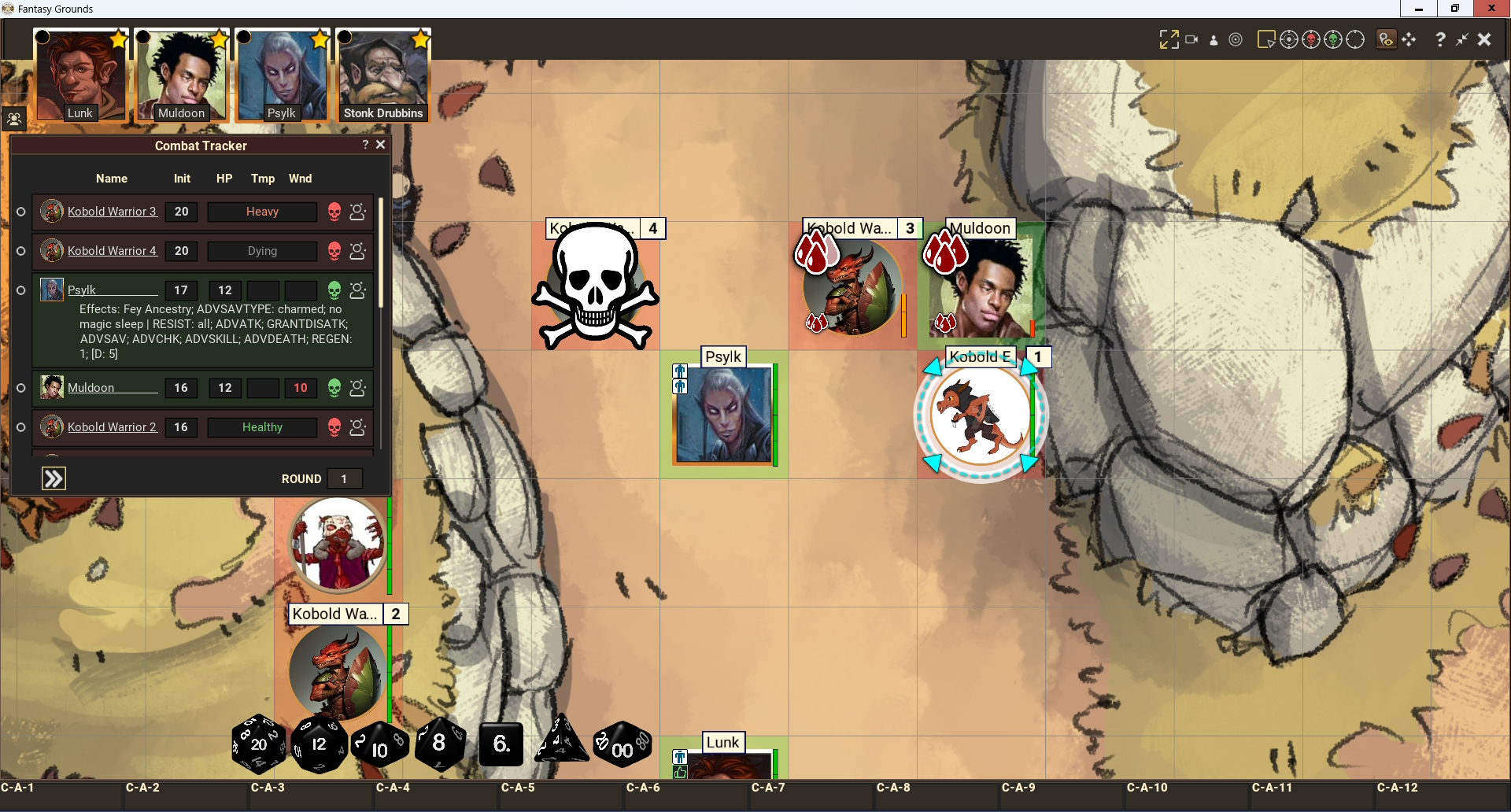Pick the d12 die
Viewport: 1511px width, 812px height.
pyautogui.click(x=319, y=744)
